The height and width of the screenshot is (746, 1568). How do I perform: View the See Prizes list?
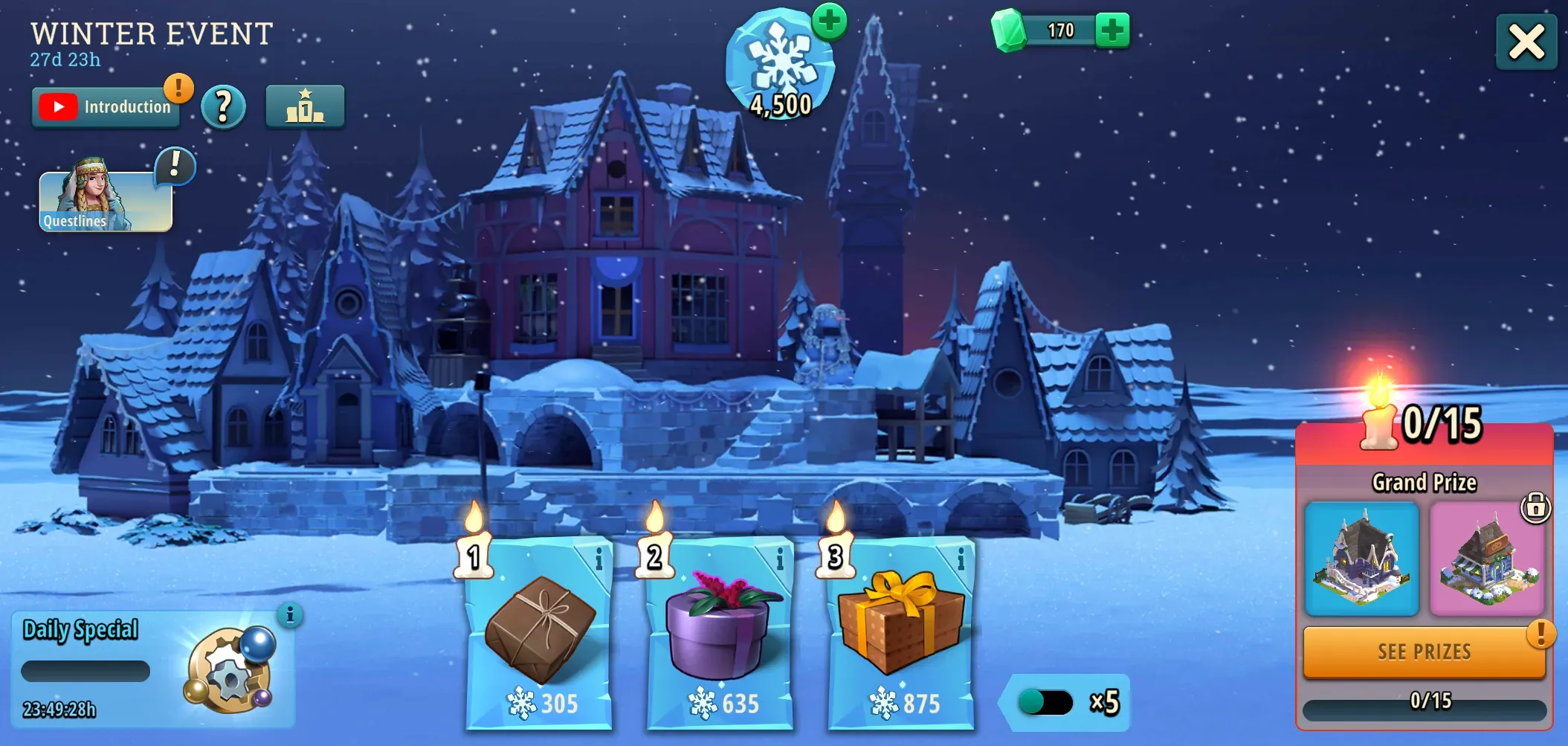tap(1424, 652)
